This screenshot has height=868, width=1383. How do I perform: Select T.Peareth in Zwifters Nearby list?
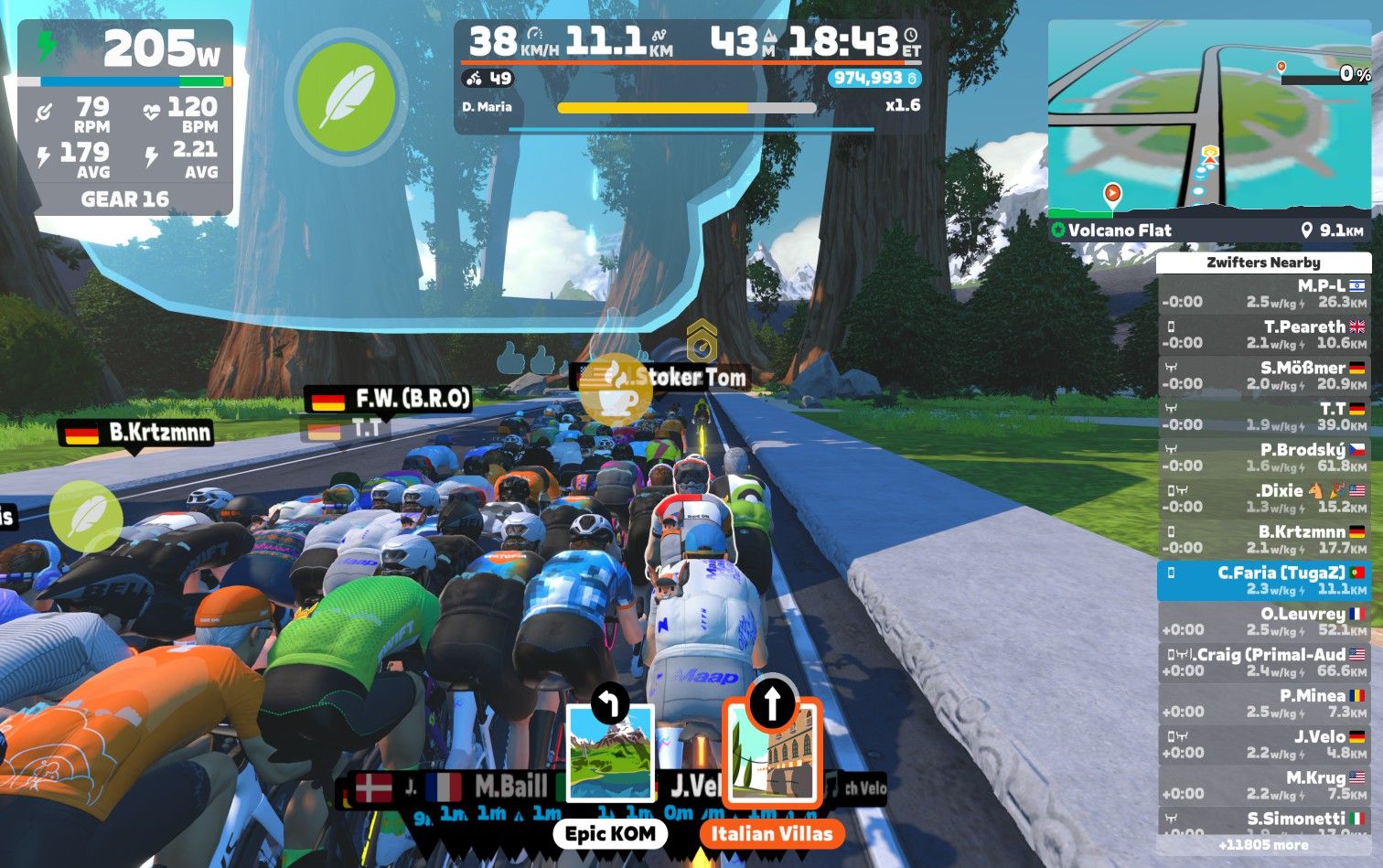coord(1263,335)
